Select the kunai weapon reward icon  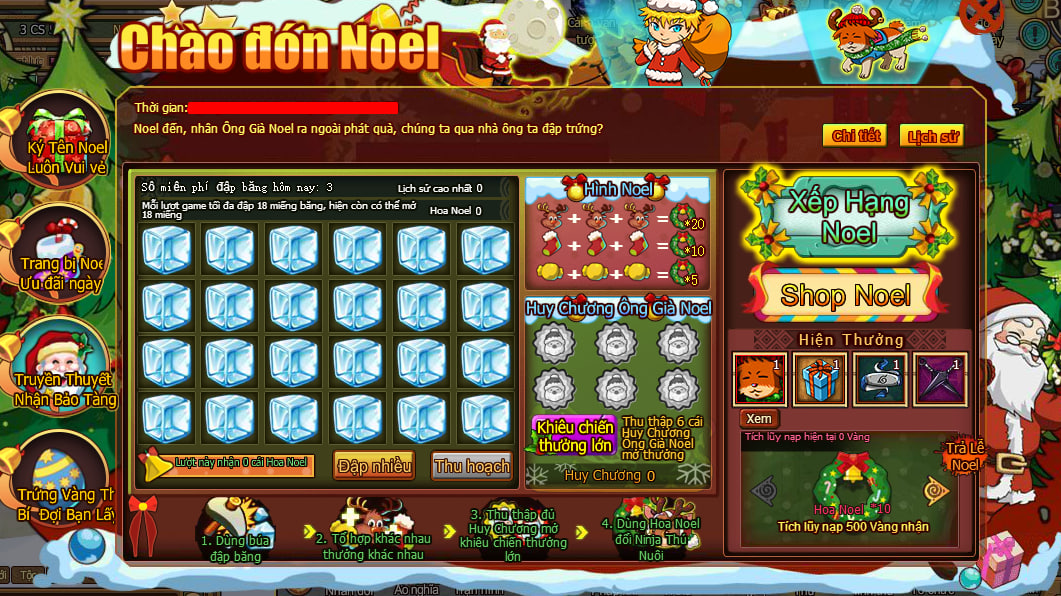pyautogui.click(x=940, y=380)
